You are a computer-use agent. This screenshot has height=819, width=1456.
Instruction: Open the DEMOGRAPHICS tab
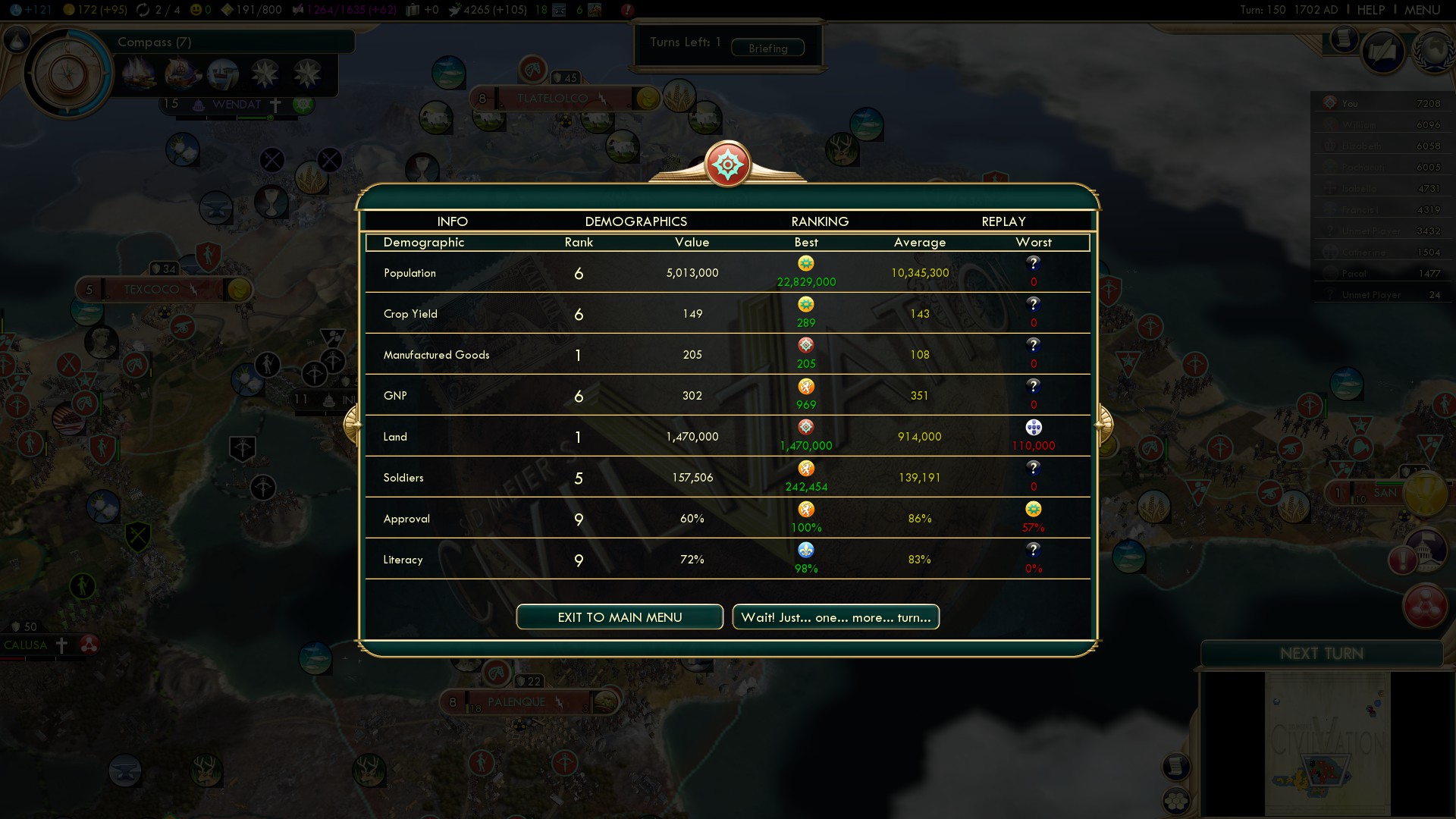(x=635, y=221)
